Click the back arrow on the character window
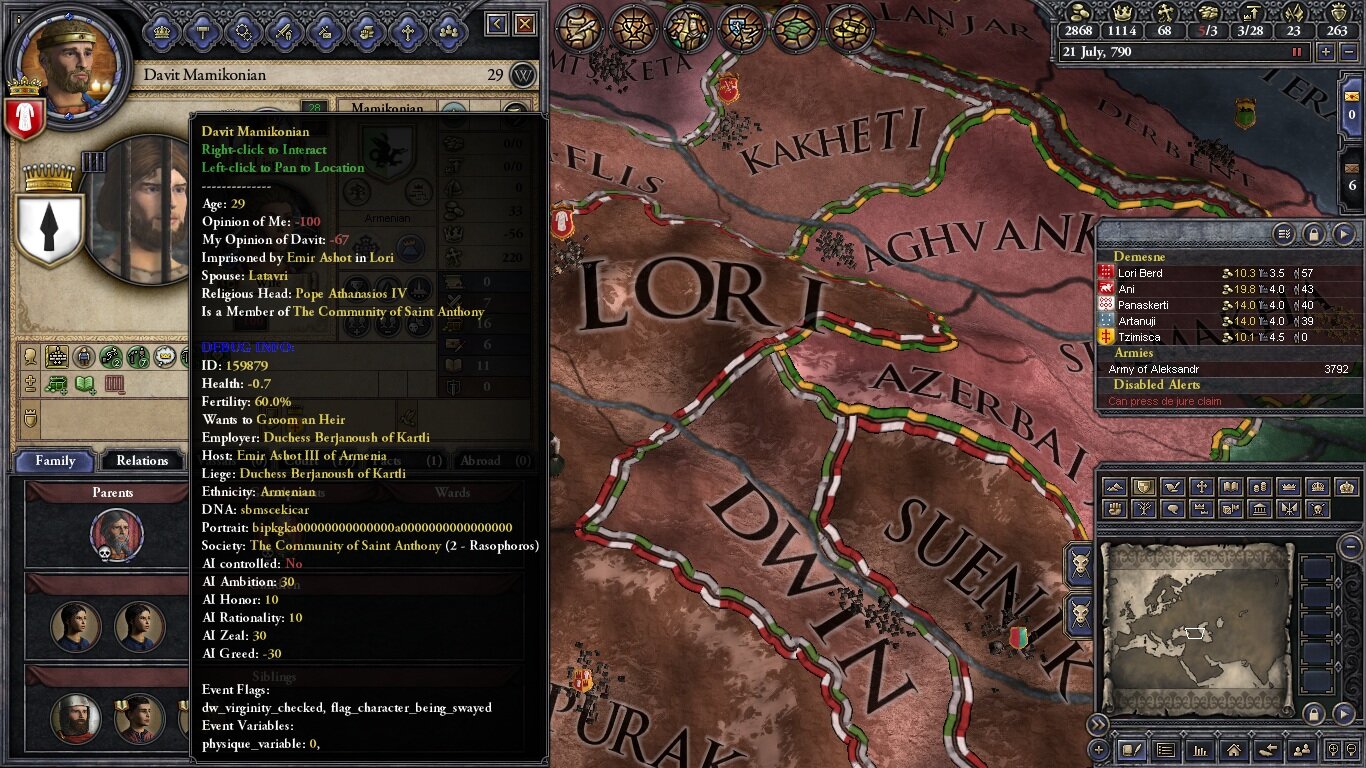 tap(496, 23)
